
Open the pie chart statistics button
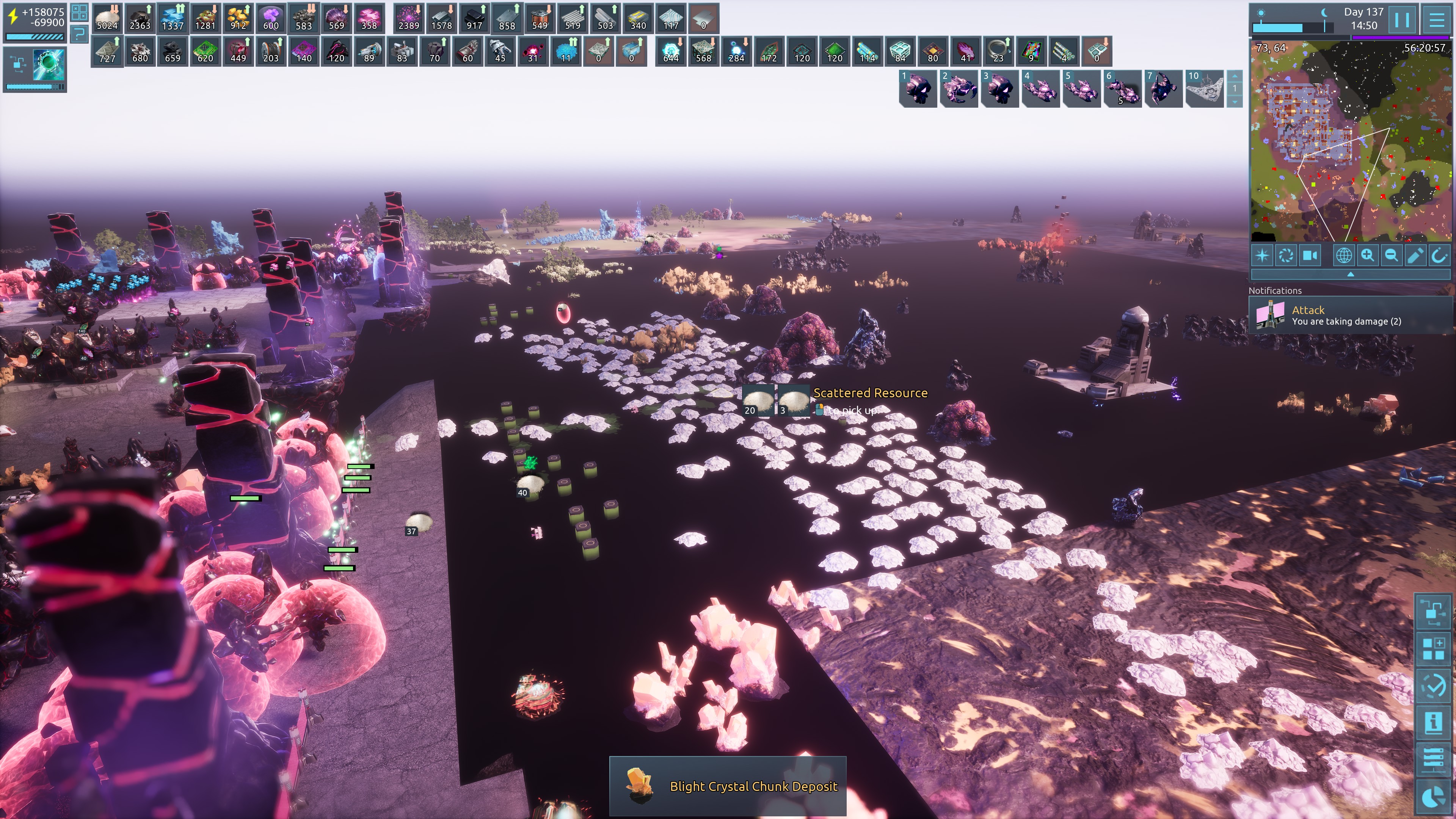1433,797
